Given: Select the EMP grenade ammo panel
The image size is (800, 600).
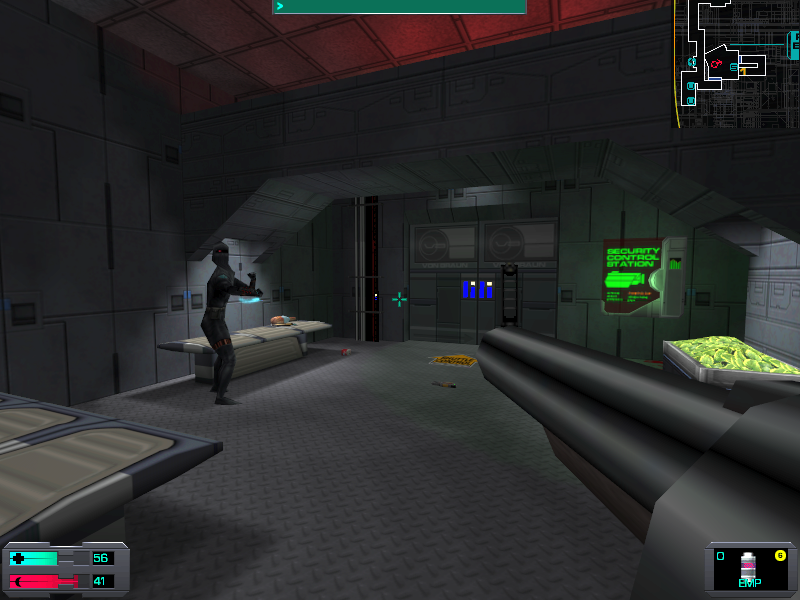Looking at the screenshot, I should coord(749,570).
